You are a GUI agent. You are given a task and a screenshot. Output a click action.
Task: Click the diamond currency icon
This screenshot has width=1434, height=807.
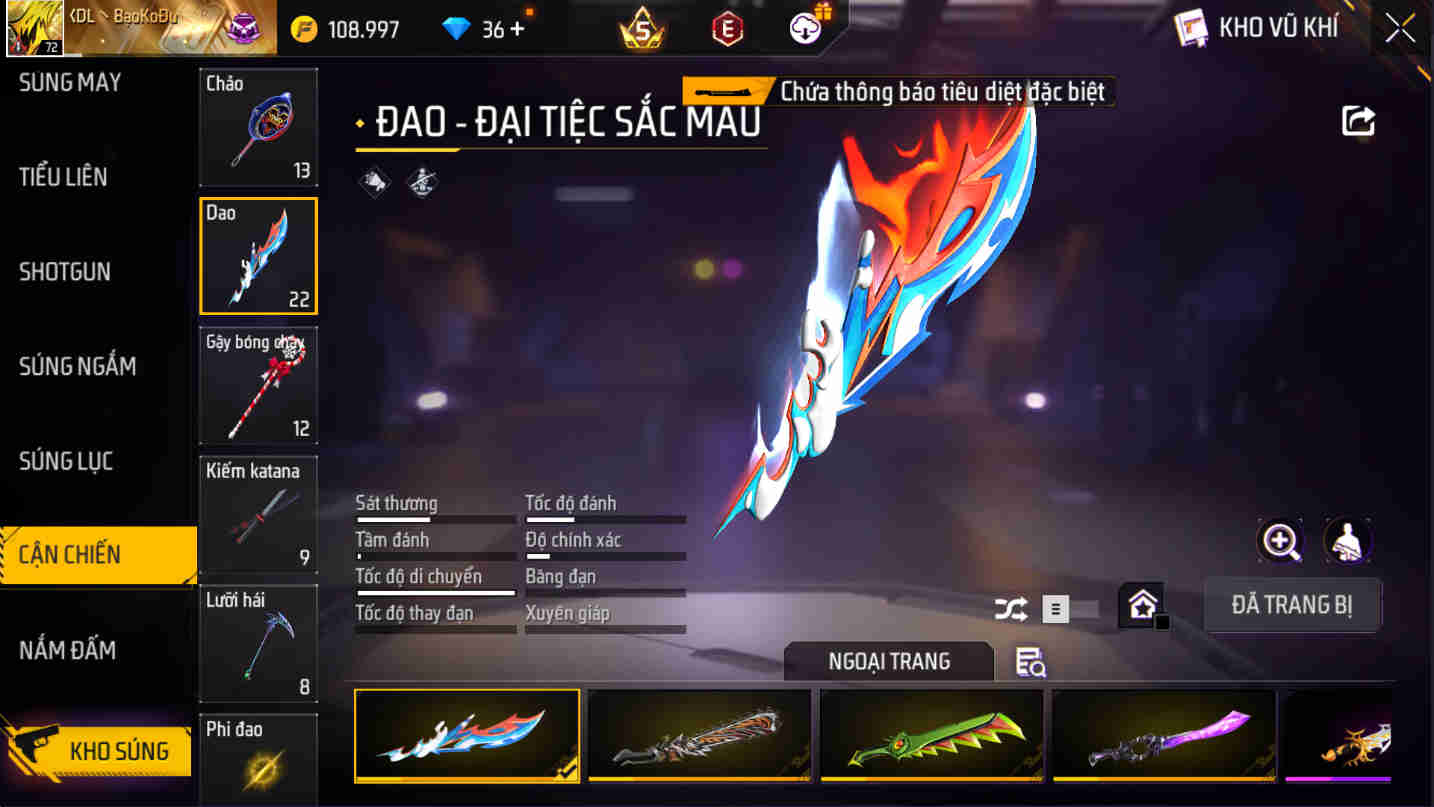click(x=456, y=28)
